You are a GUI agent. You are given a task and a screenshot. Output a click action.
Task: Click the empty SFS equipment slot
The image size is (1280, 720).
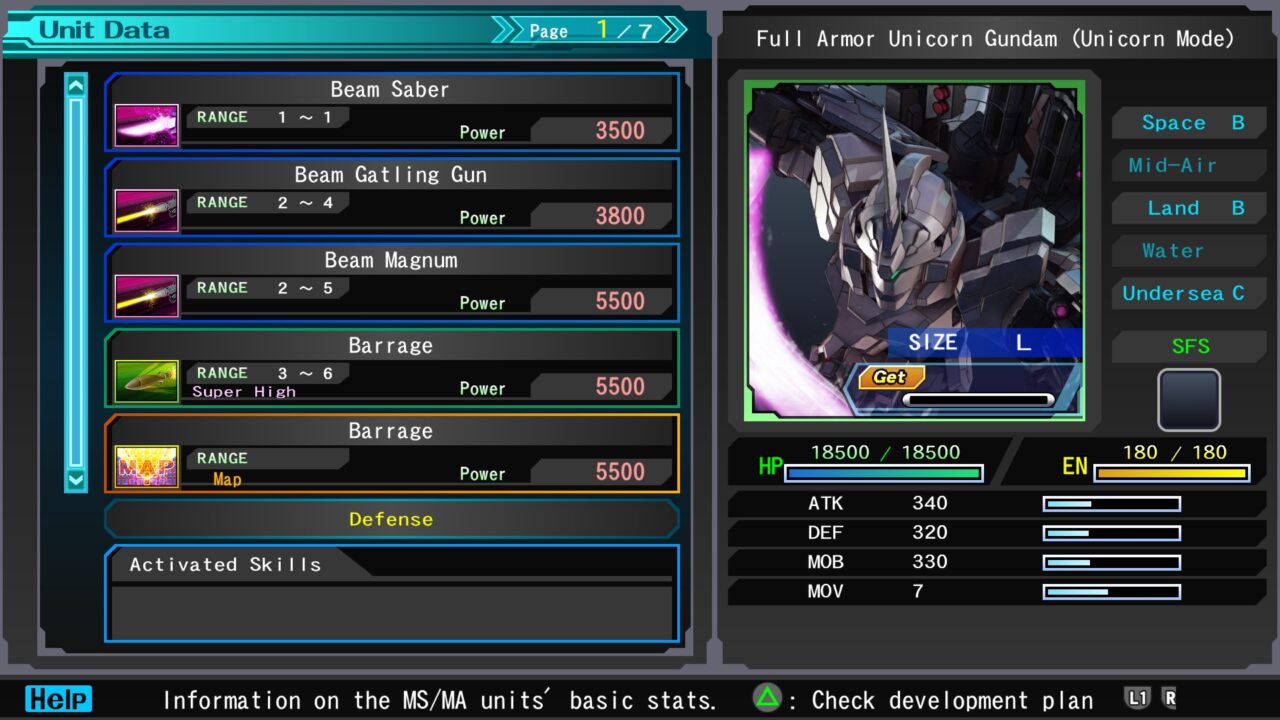[x=1188, y=399]
